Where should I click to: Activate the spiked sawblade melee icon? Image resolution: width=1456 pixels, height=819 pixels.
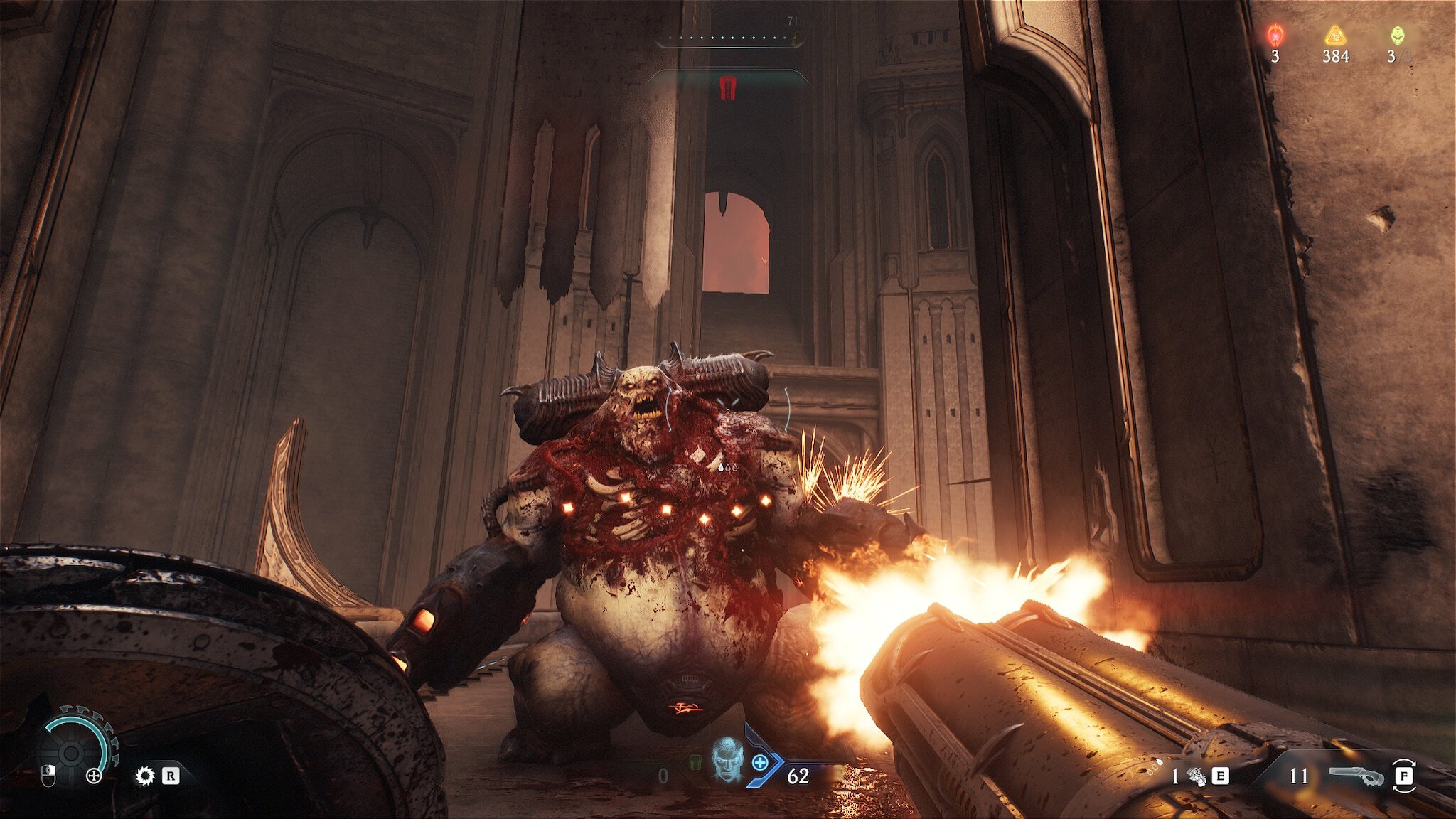click(x=145, y=776)
